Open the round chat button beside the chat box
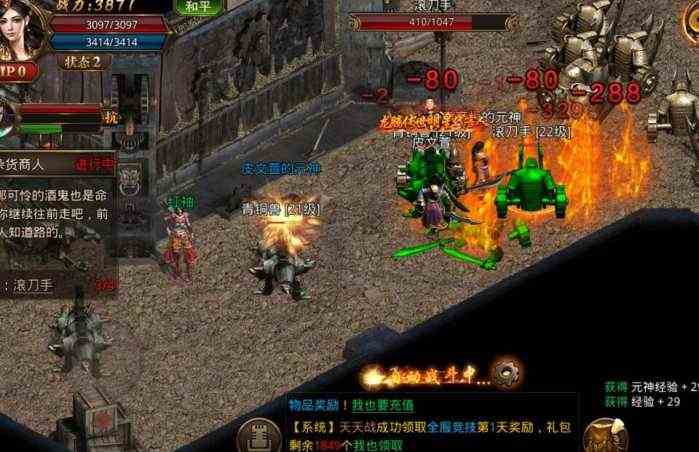Viewport: 699px width, 452px height. coord(259,435)
